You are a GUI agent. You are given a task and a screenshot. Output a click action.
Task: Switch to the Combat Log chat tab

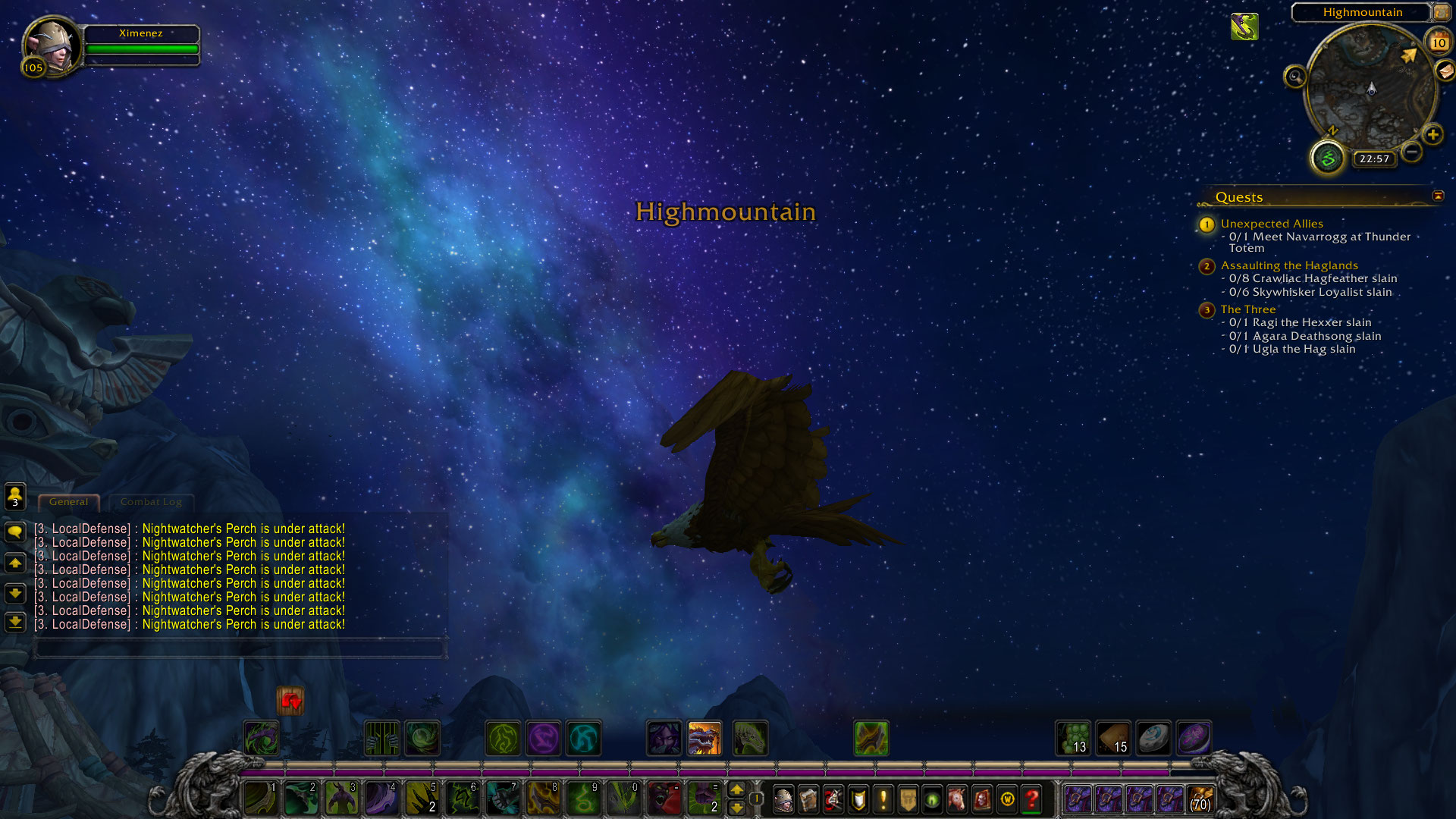[151, 502]
